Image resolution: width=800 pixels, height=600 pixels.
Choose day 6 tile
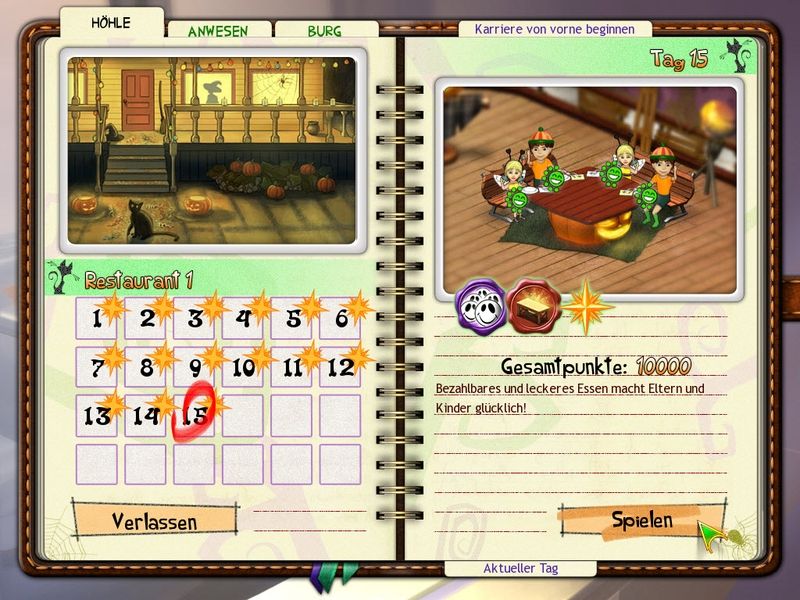pos(340,319)
